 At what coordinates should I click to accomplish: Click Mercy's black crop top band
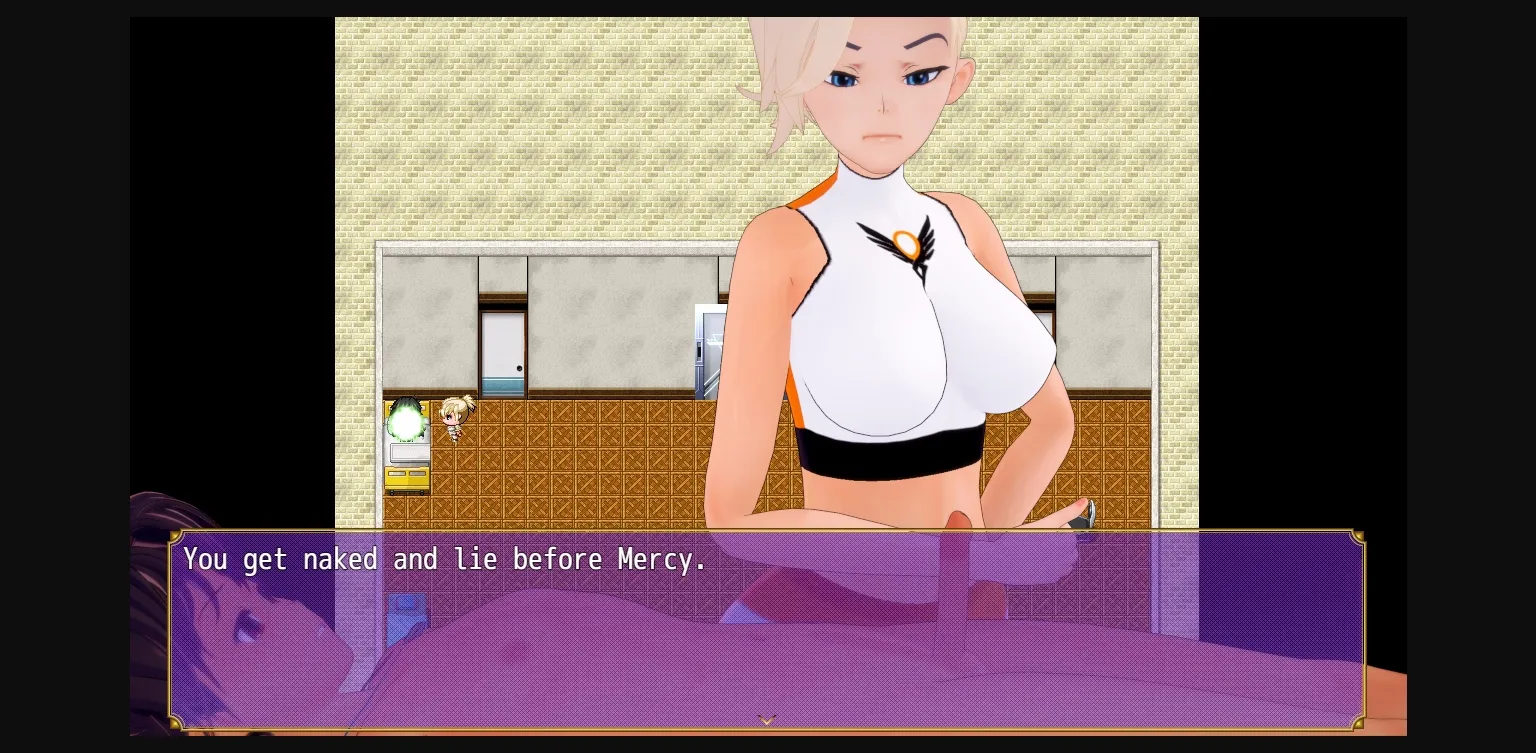[x=880, y=455]
